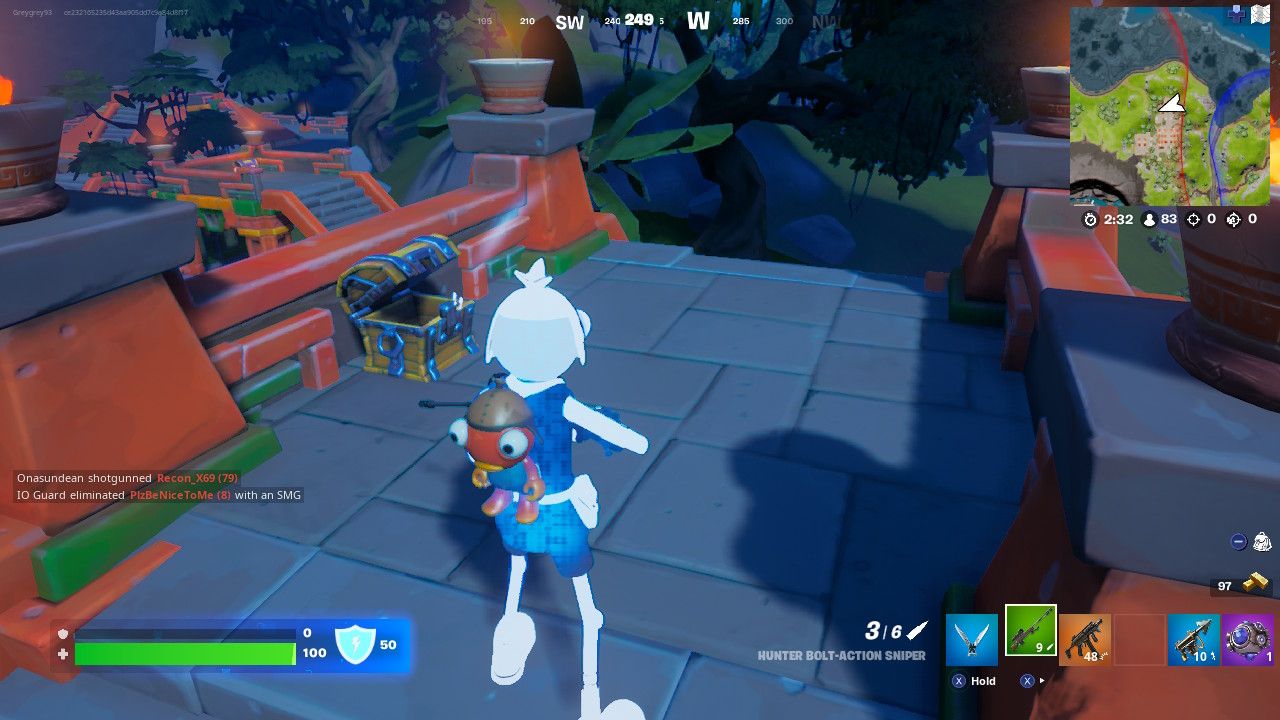Select the Hunter Bolt-Action Sniper slot
The width and height of the screenshot is (1280, 720).
click(1031, 637)
